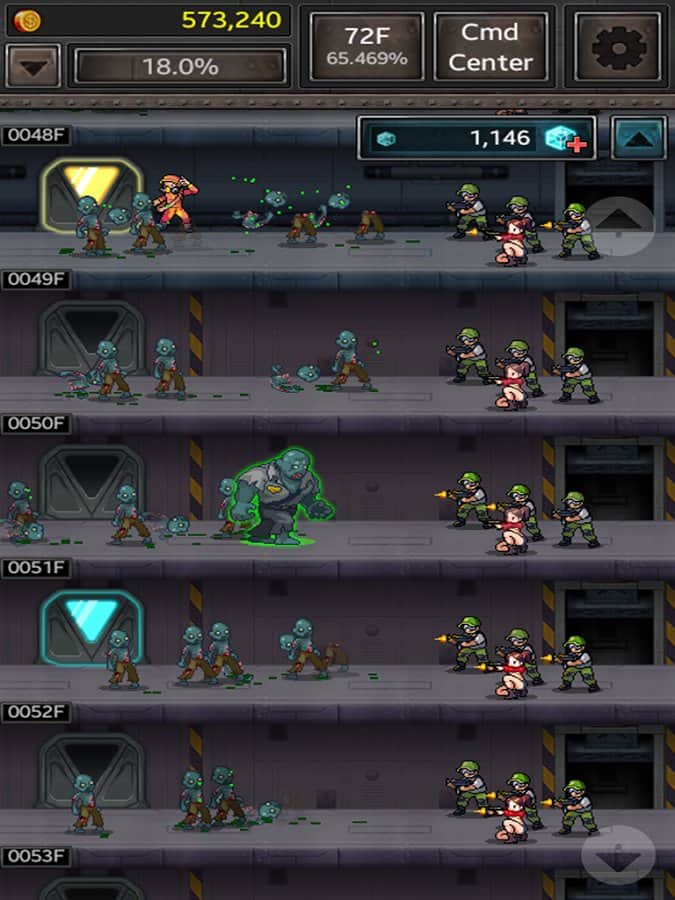The height and width of the screenshot is (900, 675).
Task: Go up floors with the round up arrow
Action: (x=620, y=227)
